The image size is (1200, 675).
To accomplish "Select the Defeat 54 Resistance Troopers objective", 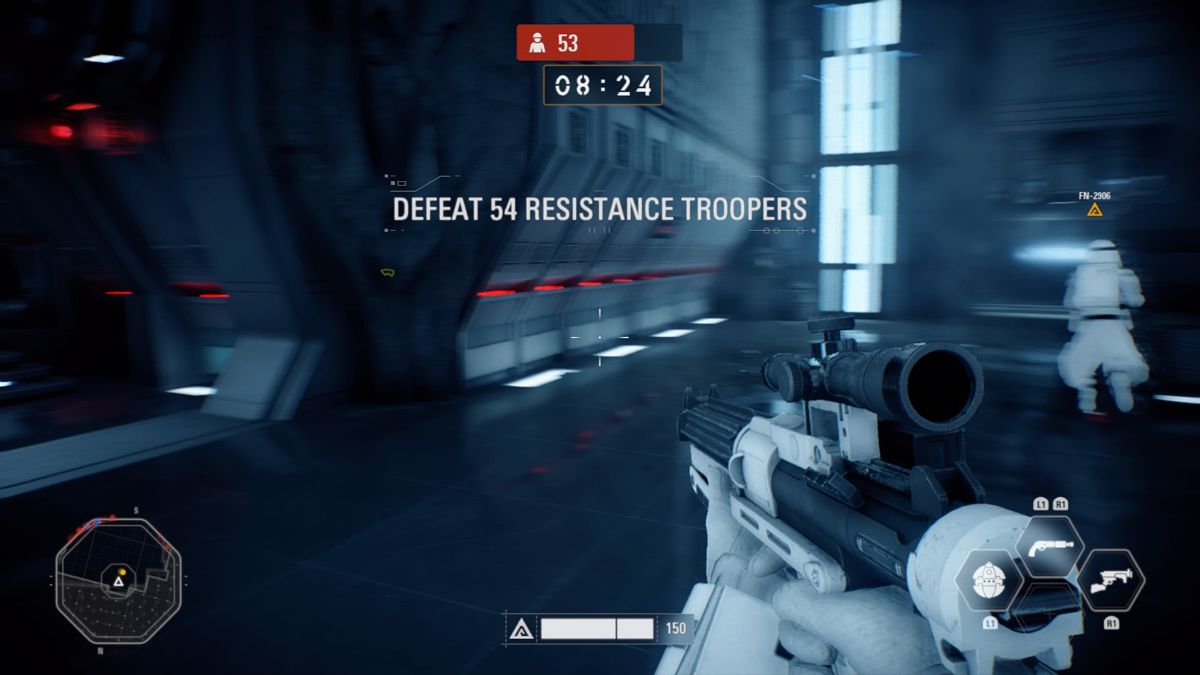I will point(599,209).
